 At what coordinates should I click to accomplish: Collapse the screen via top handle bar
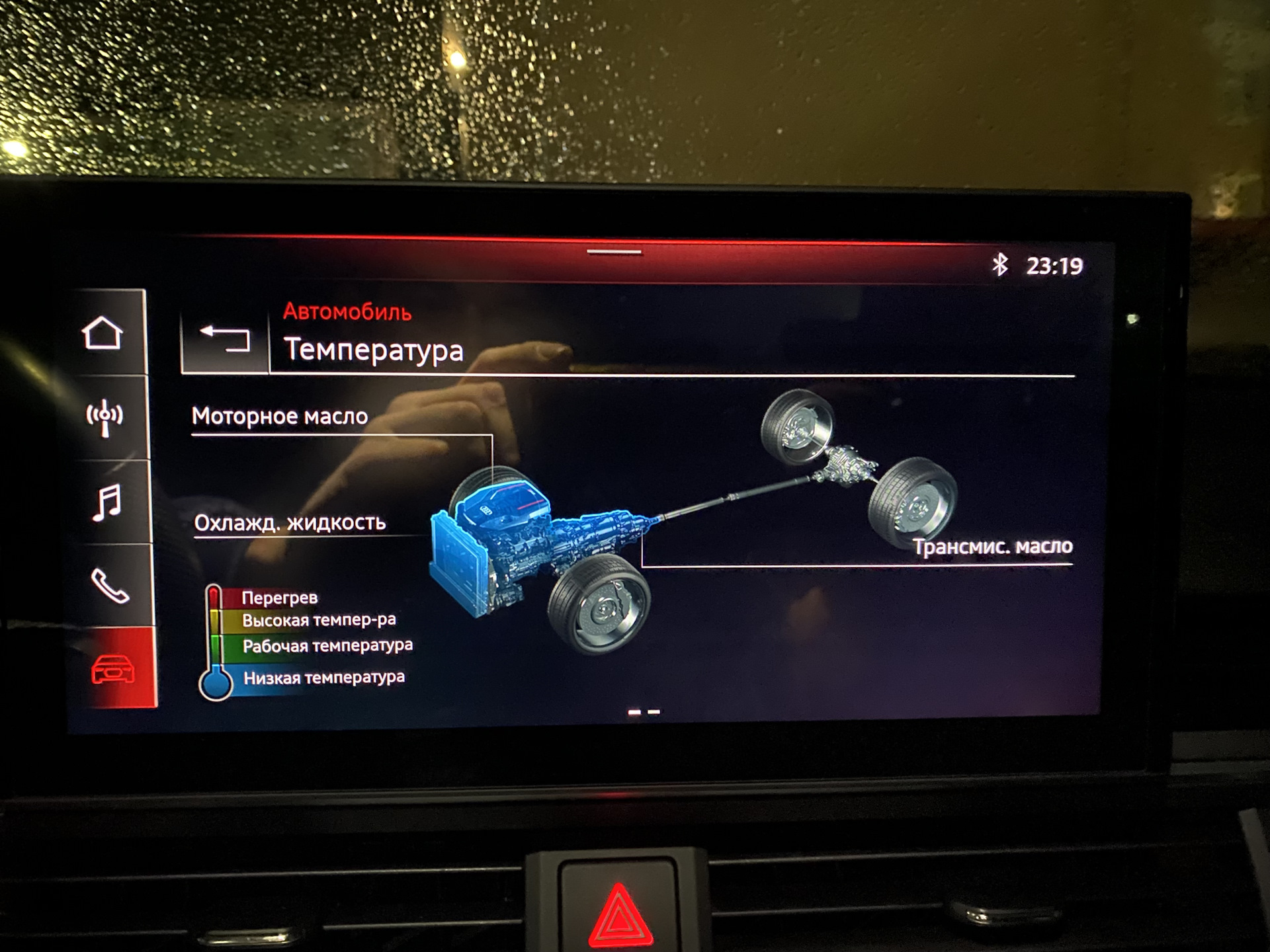(614, 252)
